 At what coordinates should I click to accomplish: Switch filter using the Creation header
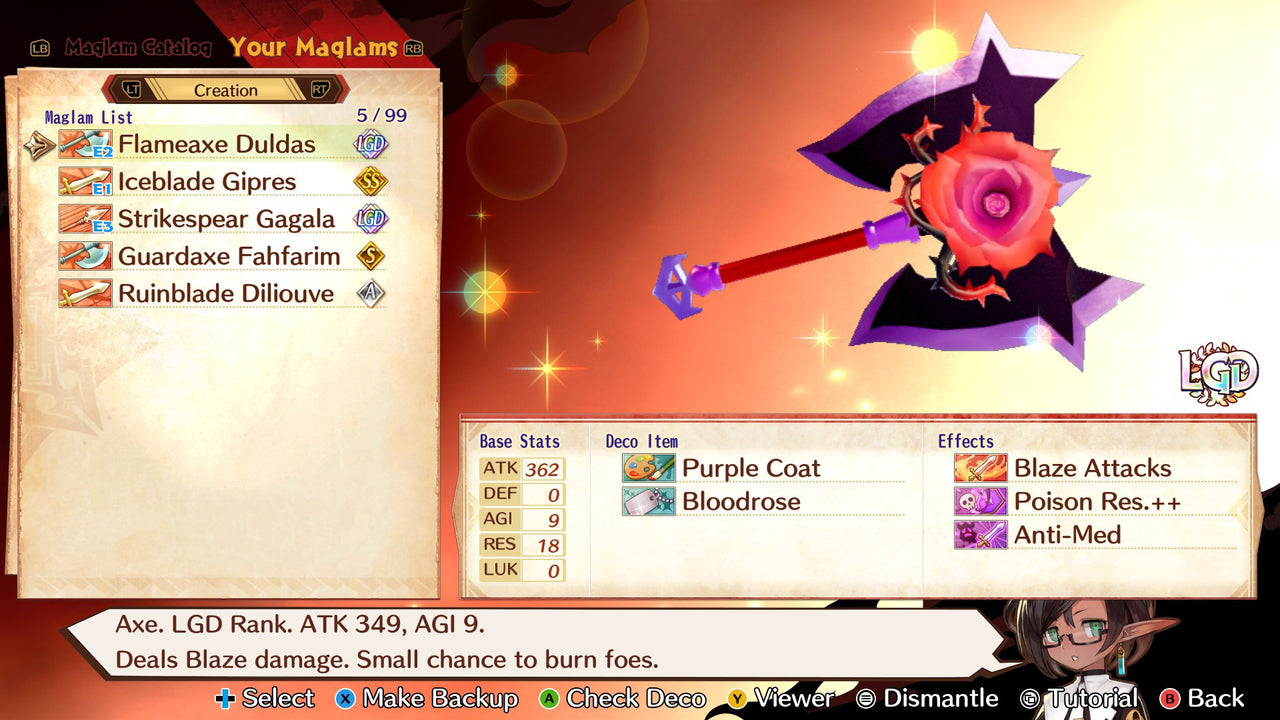(x=226, y=89)
